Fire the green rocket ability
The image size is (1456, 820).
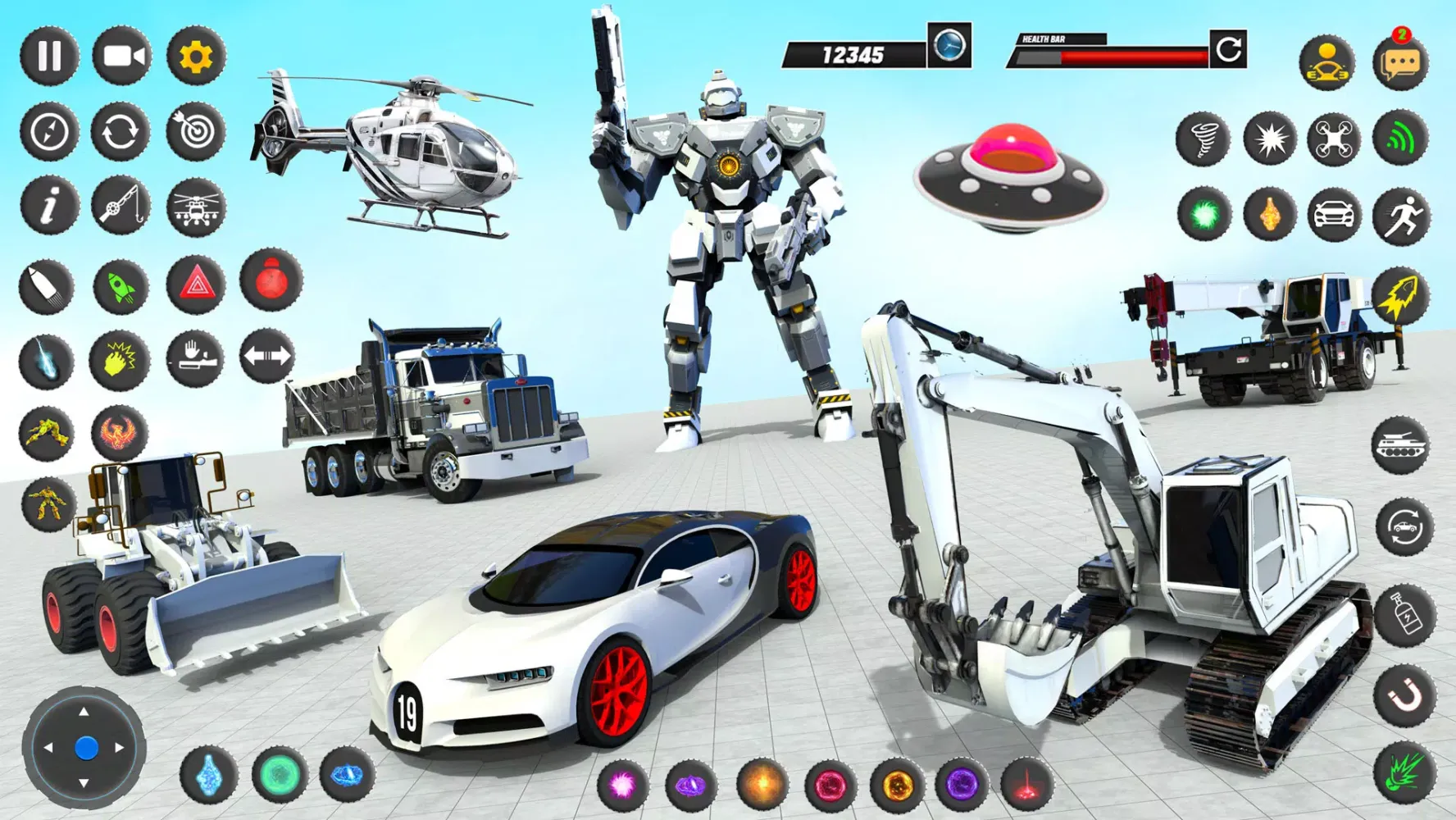point(121,287)
